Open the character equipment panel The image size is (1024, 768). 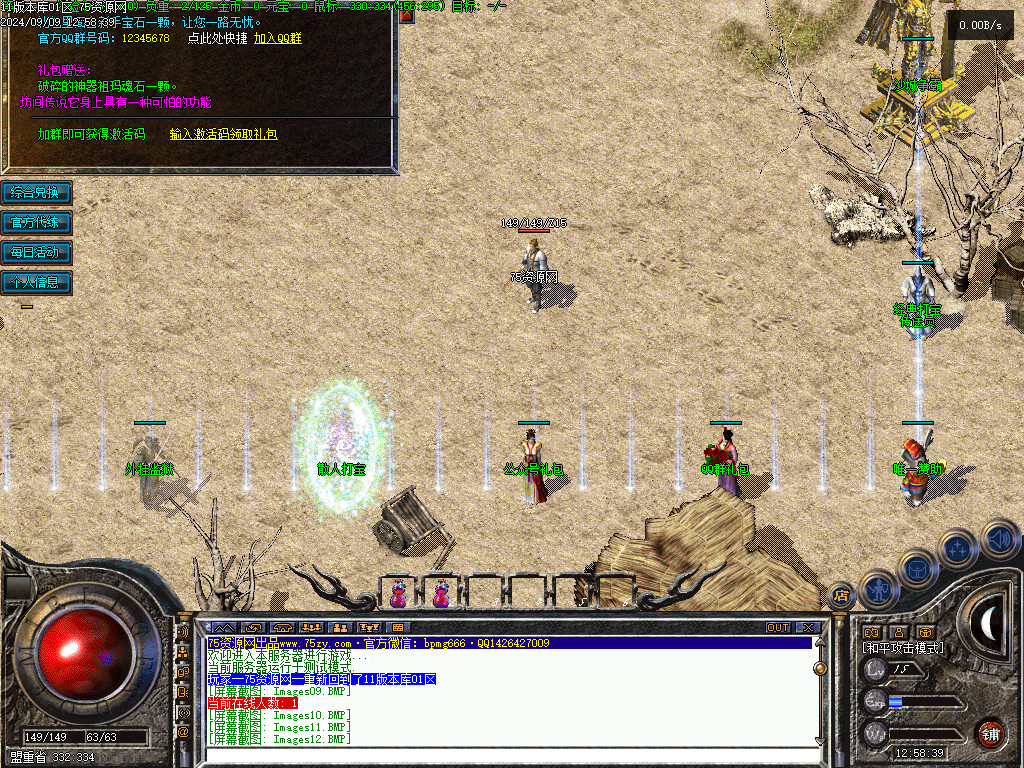pos(877,590)
